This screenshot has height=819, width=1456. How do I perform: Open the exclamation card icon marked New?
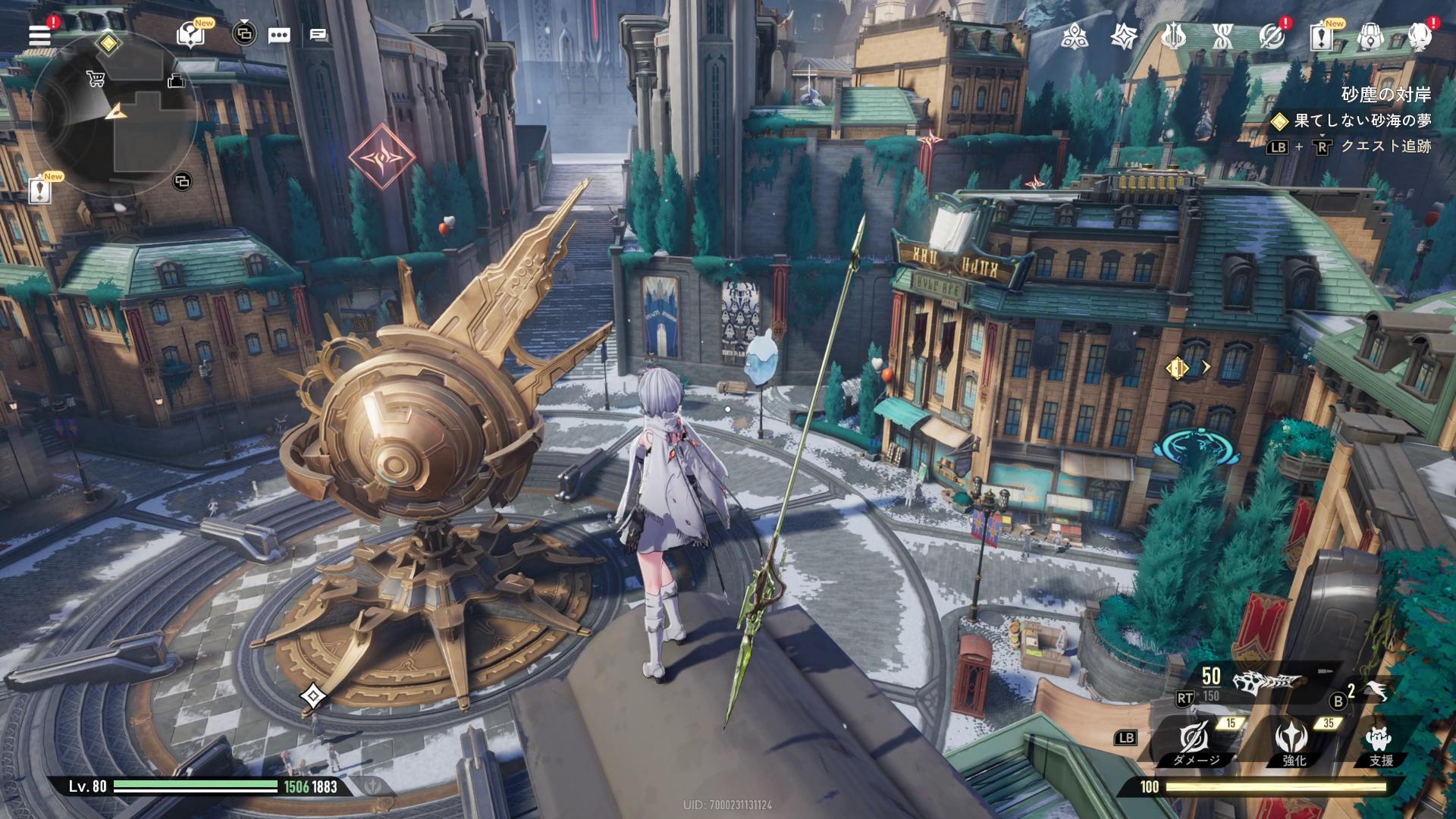(x=1320, y=36)
